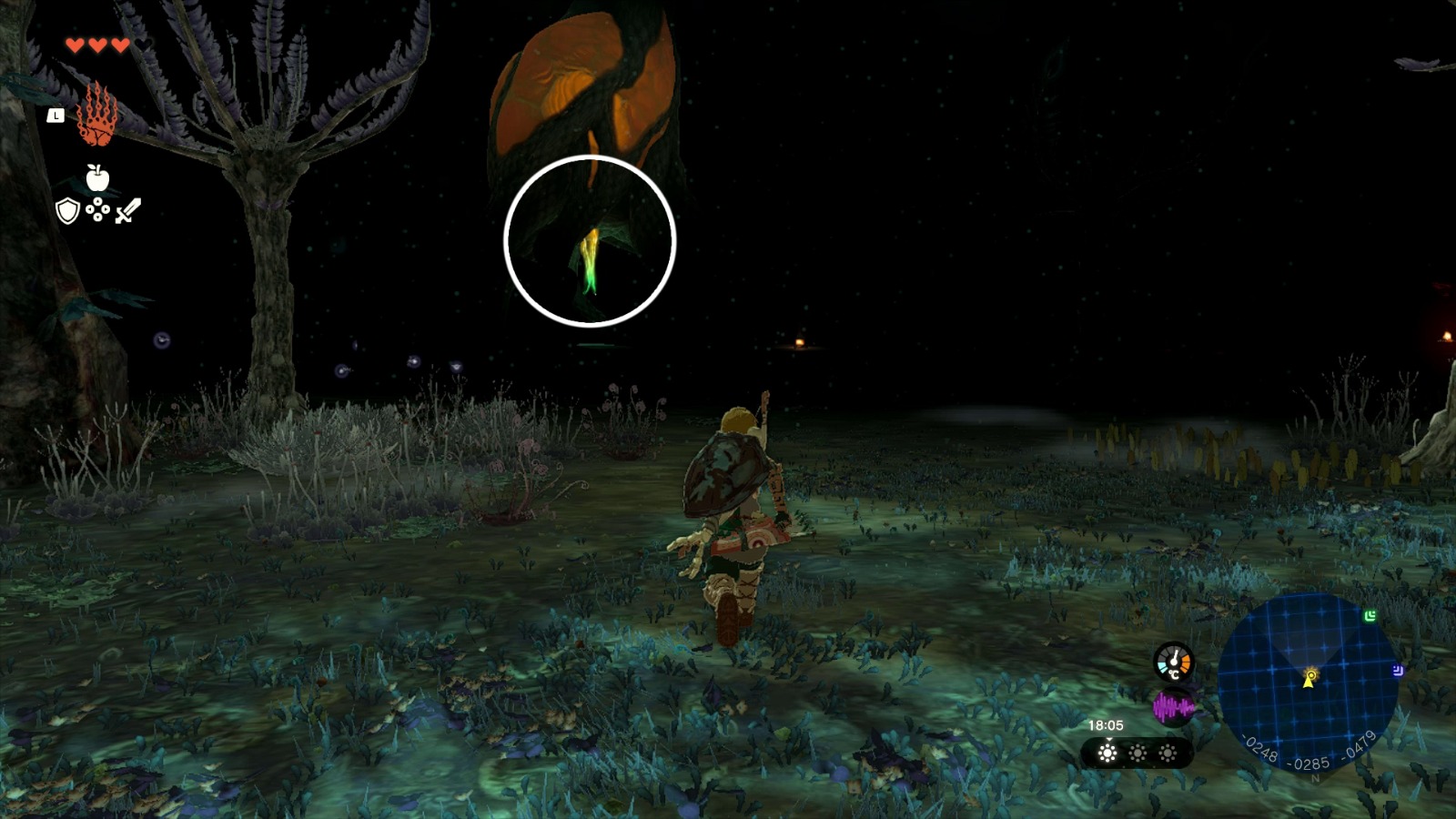1456x819 pixels.
Task: Click the L button prompt next to the ability
Action: click(56, 116)
